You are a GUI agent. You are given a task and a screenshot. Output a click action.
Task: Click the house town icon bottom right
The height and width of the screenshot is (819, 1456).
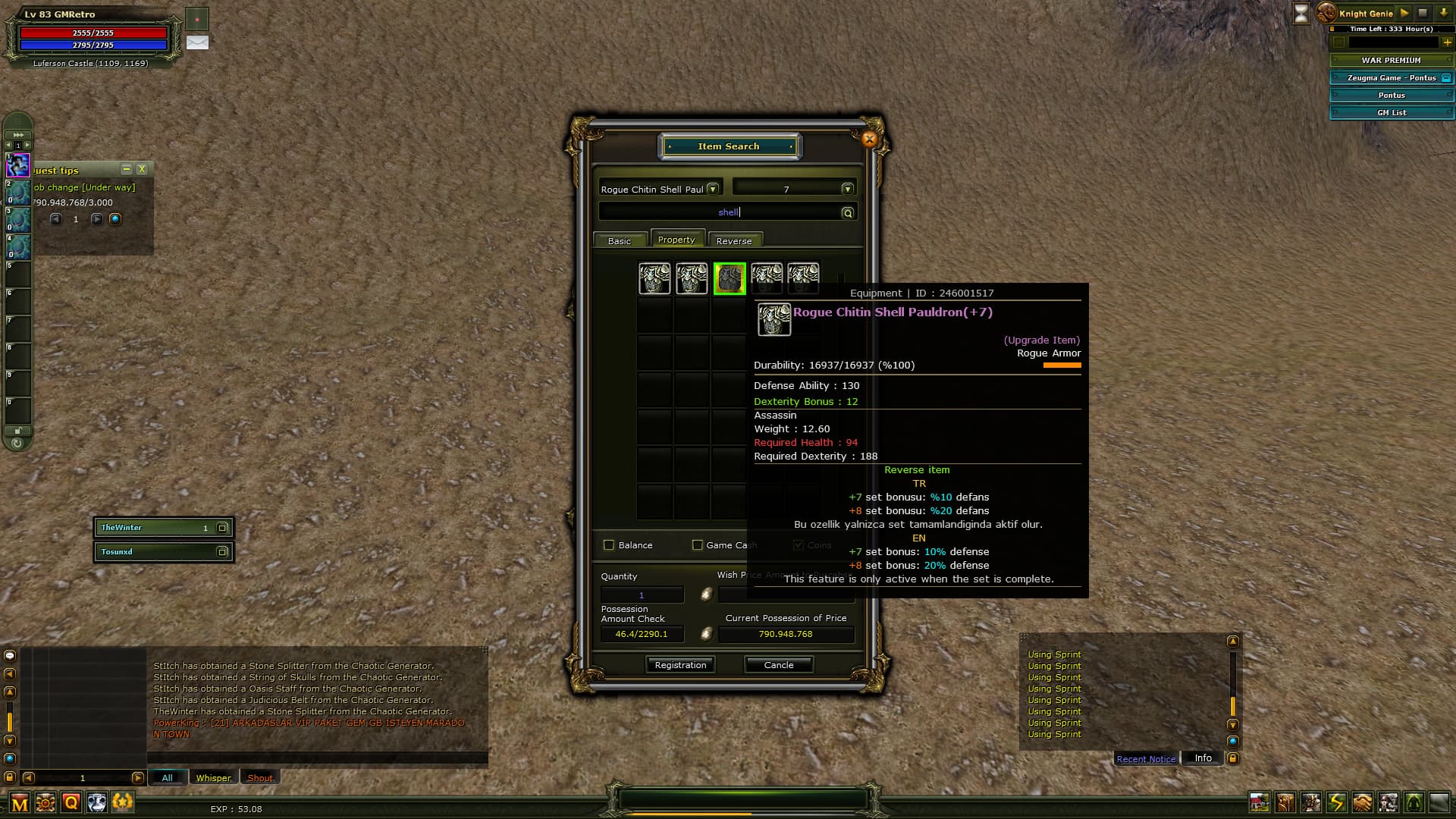[x=1260, y=802]
